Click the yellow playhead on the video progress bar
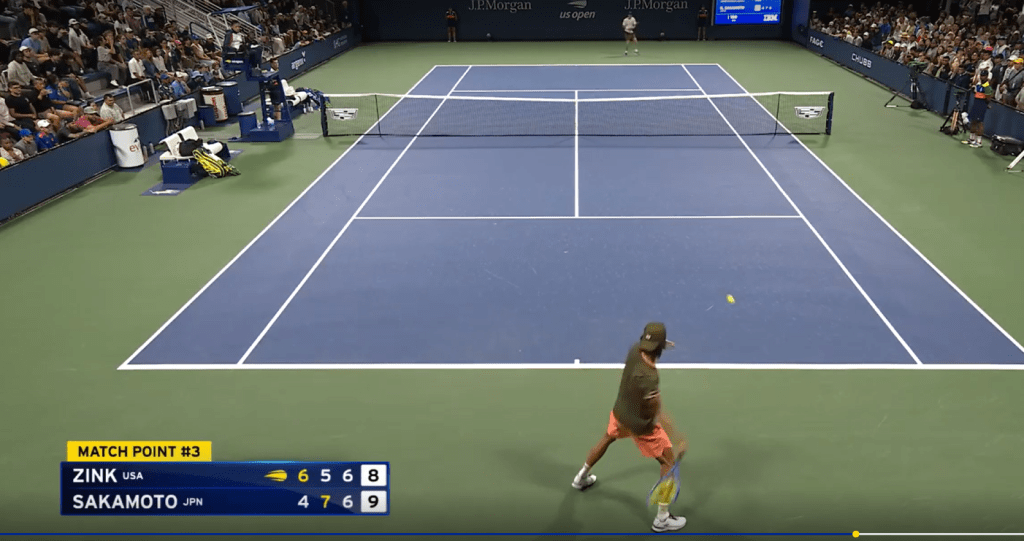The width and height of the screenshot is (1024, 541). 855,534
